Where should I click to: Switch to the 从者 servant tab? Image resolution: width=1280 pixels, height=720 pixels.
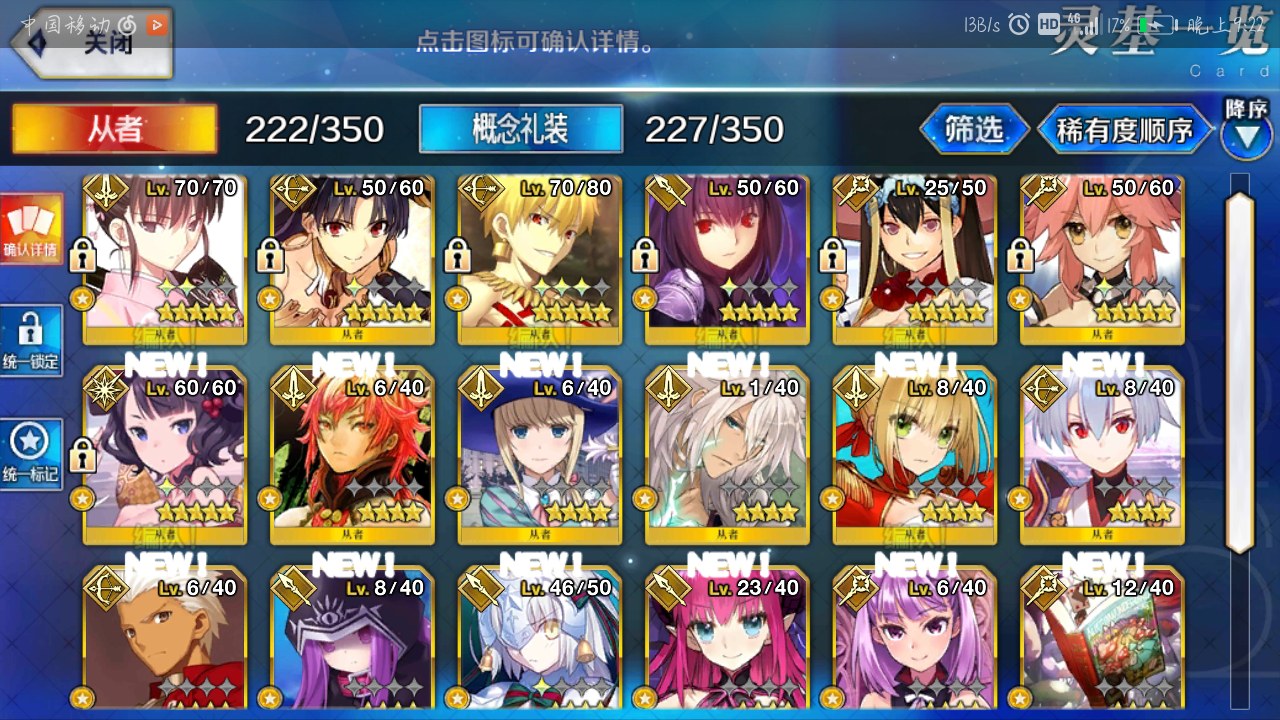[114, 129]
